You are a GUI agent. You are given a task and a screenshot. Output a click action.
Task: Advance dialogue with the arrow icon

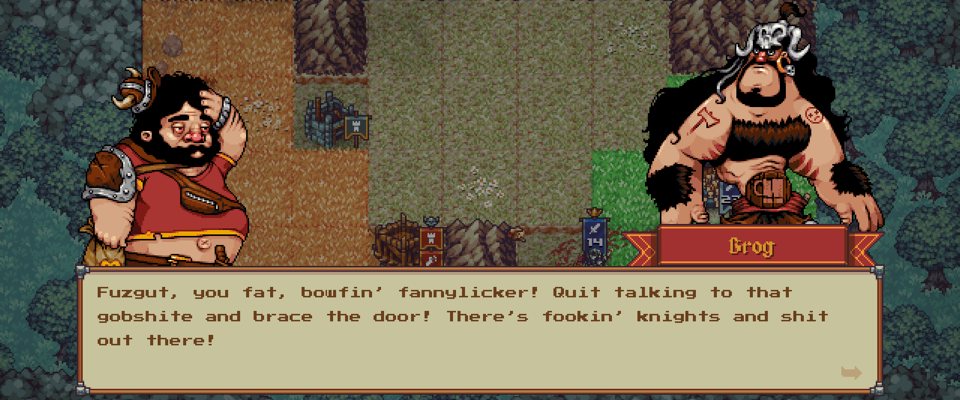[x=851, y=373]
